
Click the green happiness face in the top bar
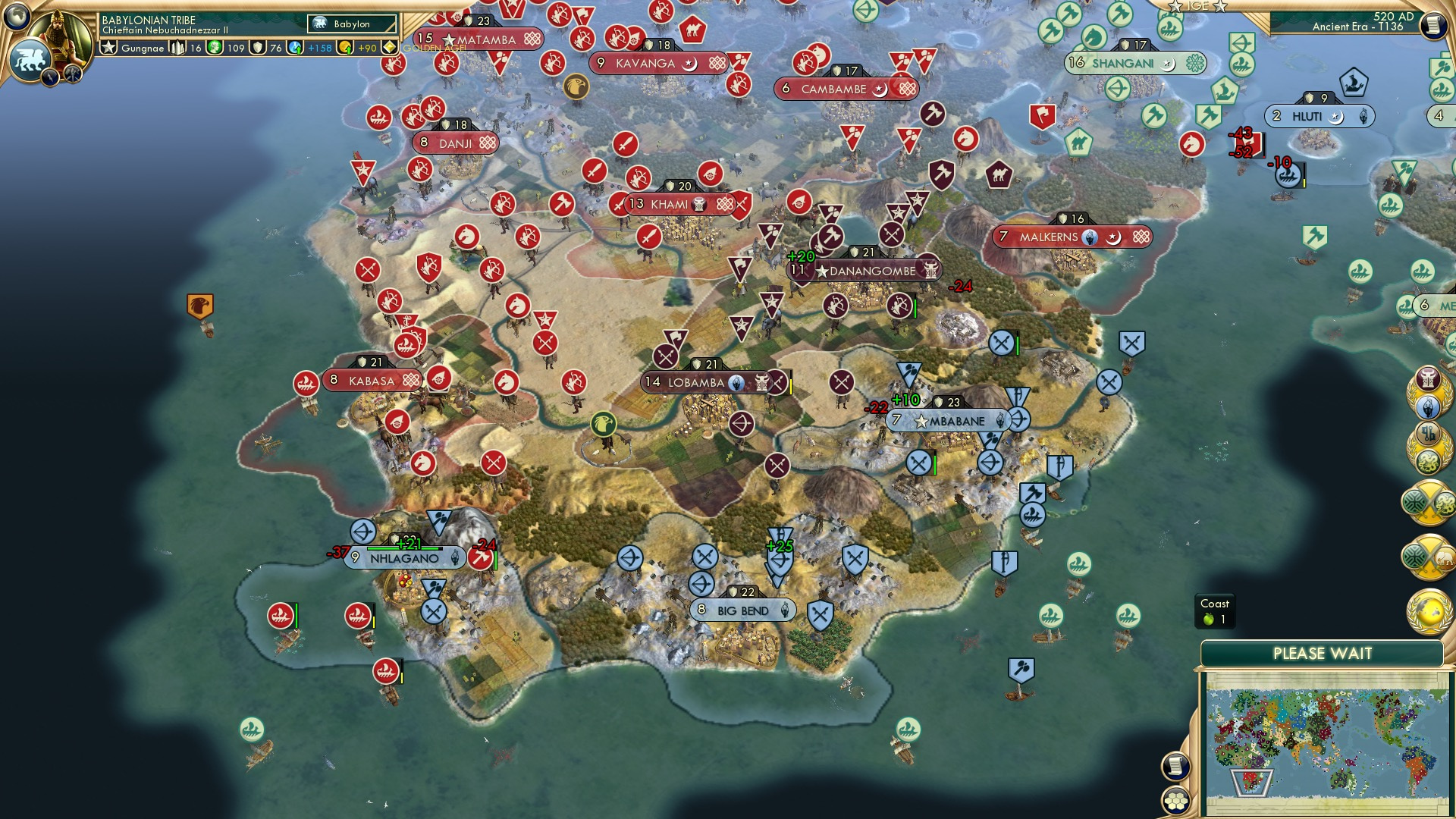pos(213,49)
